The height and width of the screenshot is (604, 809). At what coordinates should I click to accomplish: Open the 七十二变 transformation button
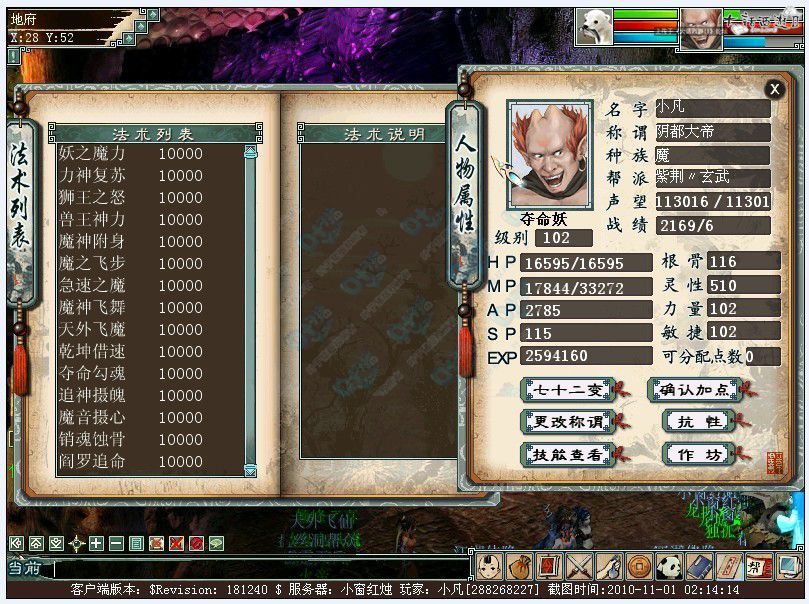click(567, 389)
